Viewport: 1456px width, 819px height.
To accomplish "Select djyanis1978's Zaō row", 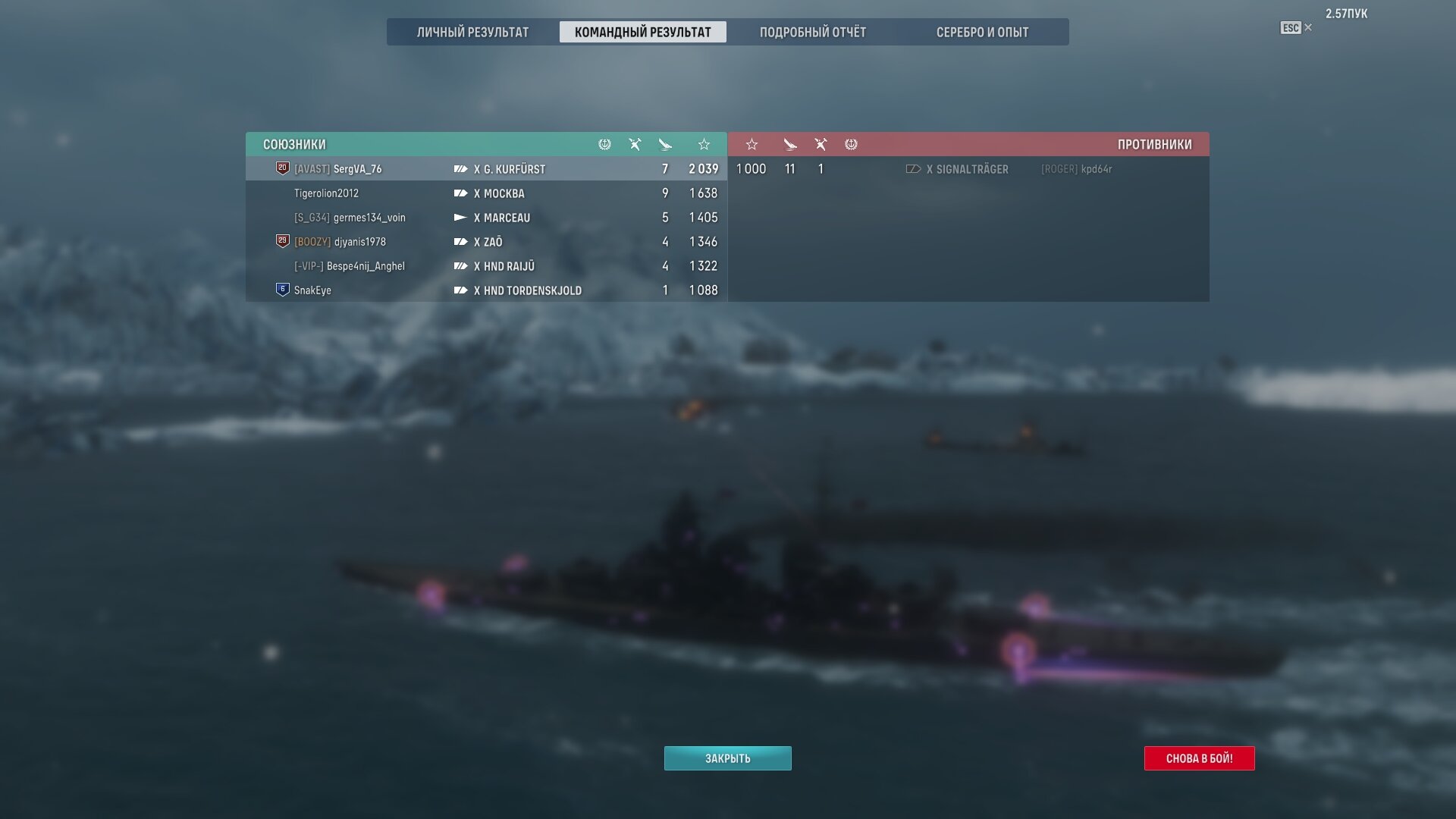I will pos(486,242).
